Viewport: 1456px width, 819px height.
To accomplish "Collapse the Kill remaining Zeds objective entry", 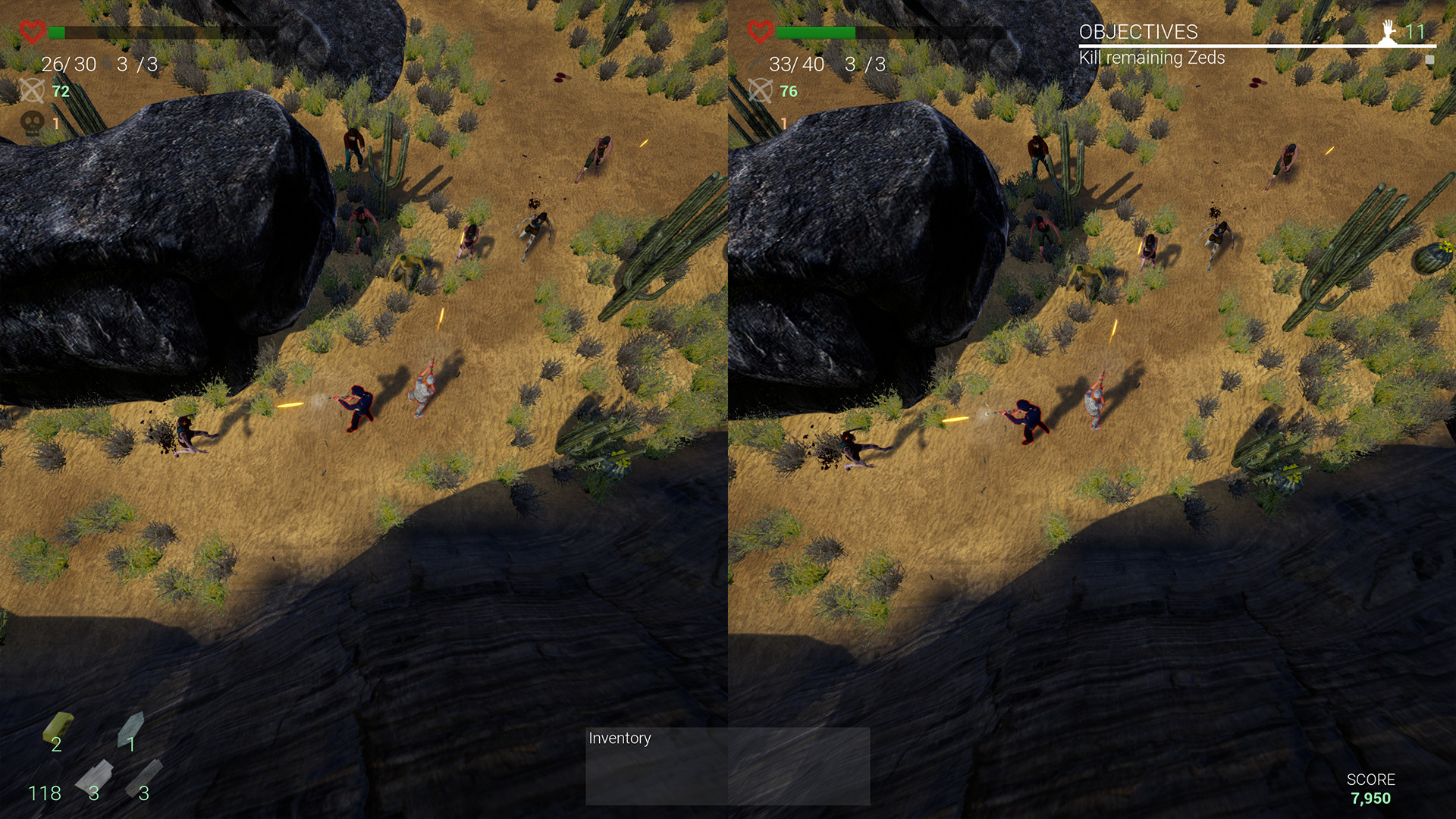I will point(1153,56).
